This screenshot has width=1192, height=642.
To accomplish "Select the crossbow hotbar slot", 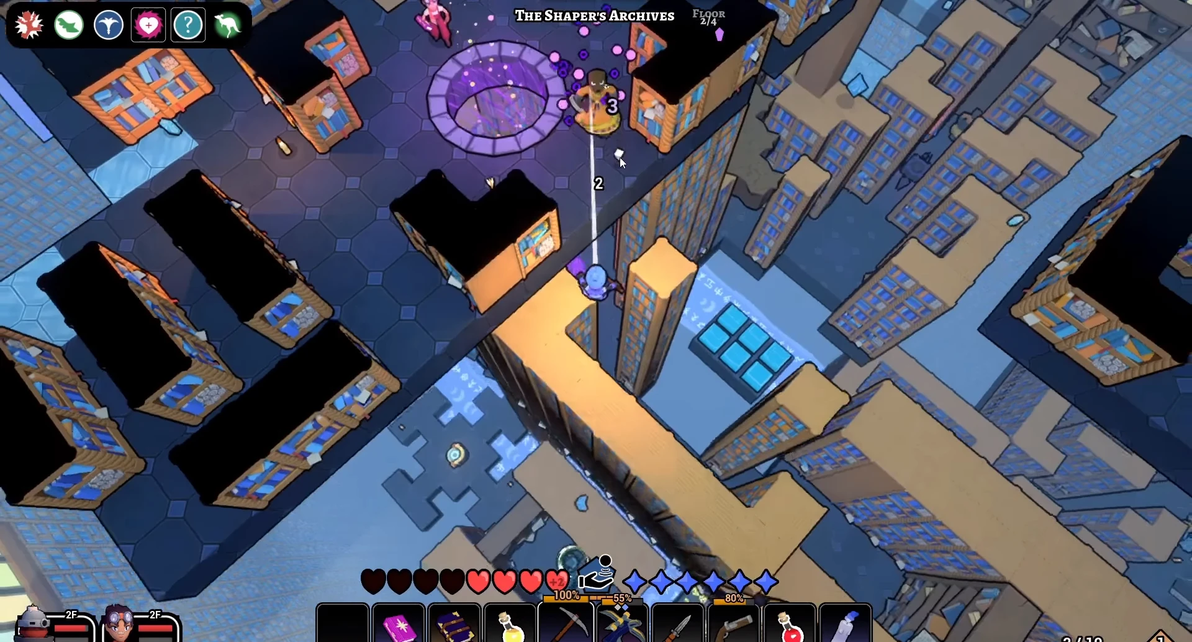I will point(622,626).
